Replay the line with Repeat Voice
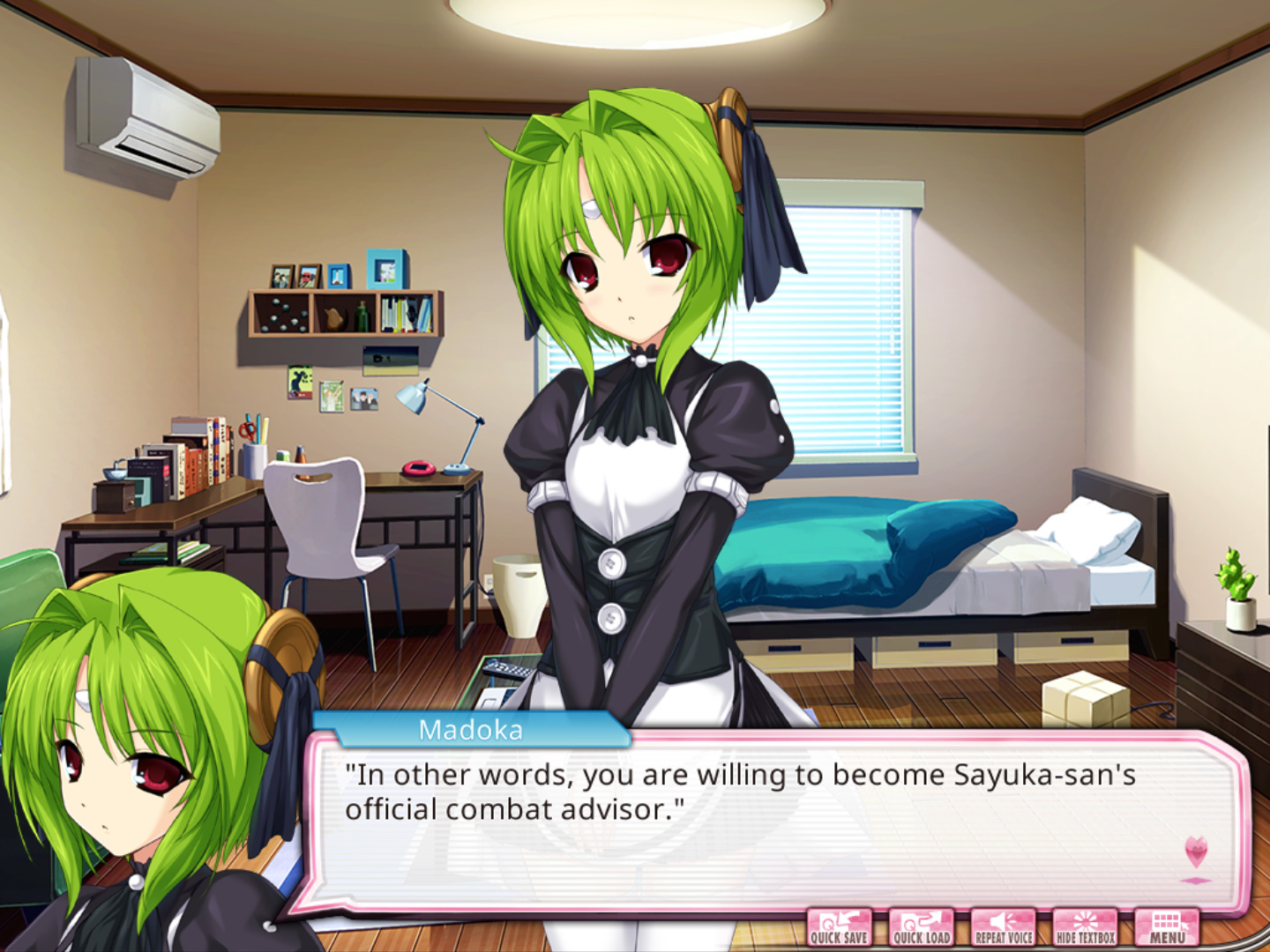The height and width of the screenshot is (952, 1270). click(1004, 928)
